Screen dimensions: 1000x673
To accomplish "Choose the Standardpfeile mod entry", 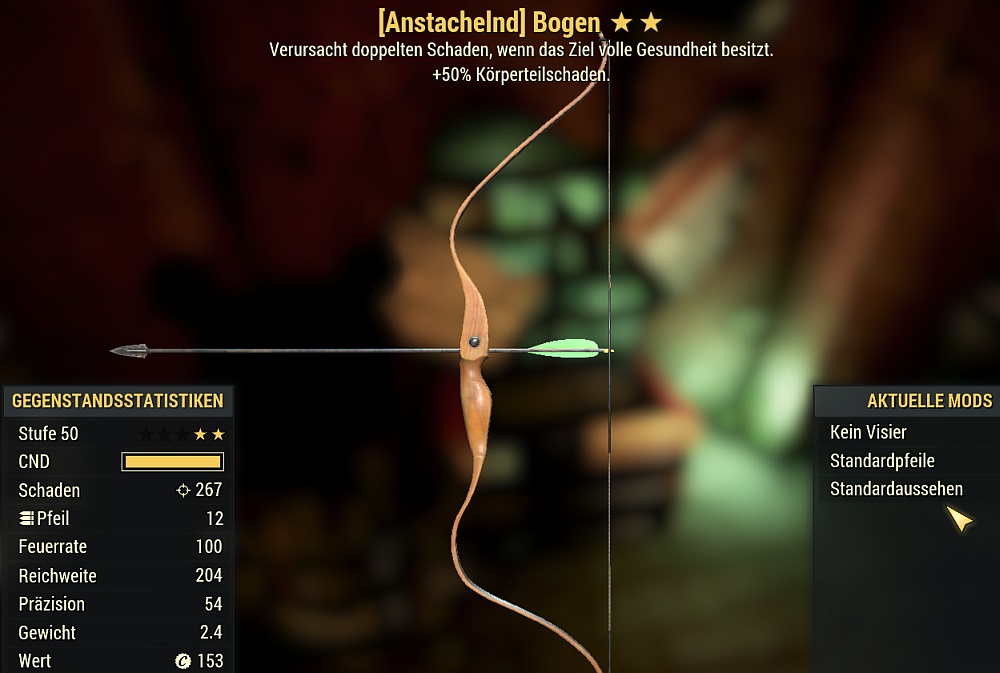I will tap(882, 461).
